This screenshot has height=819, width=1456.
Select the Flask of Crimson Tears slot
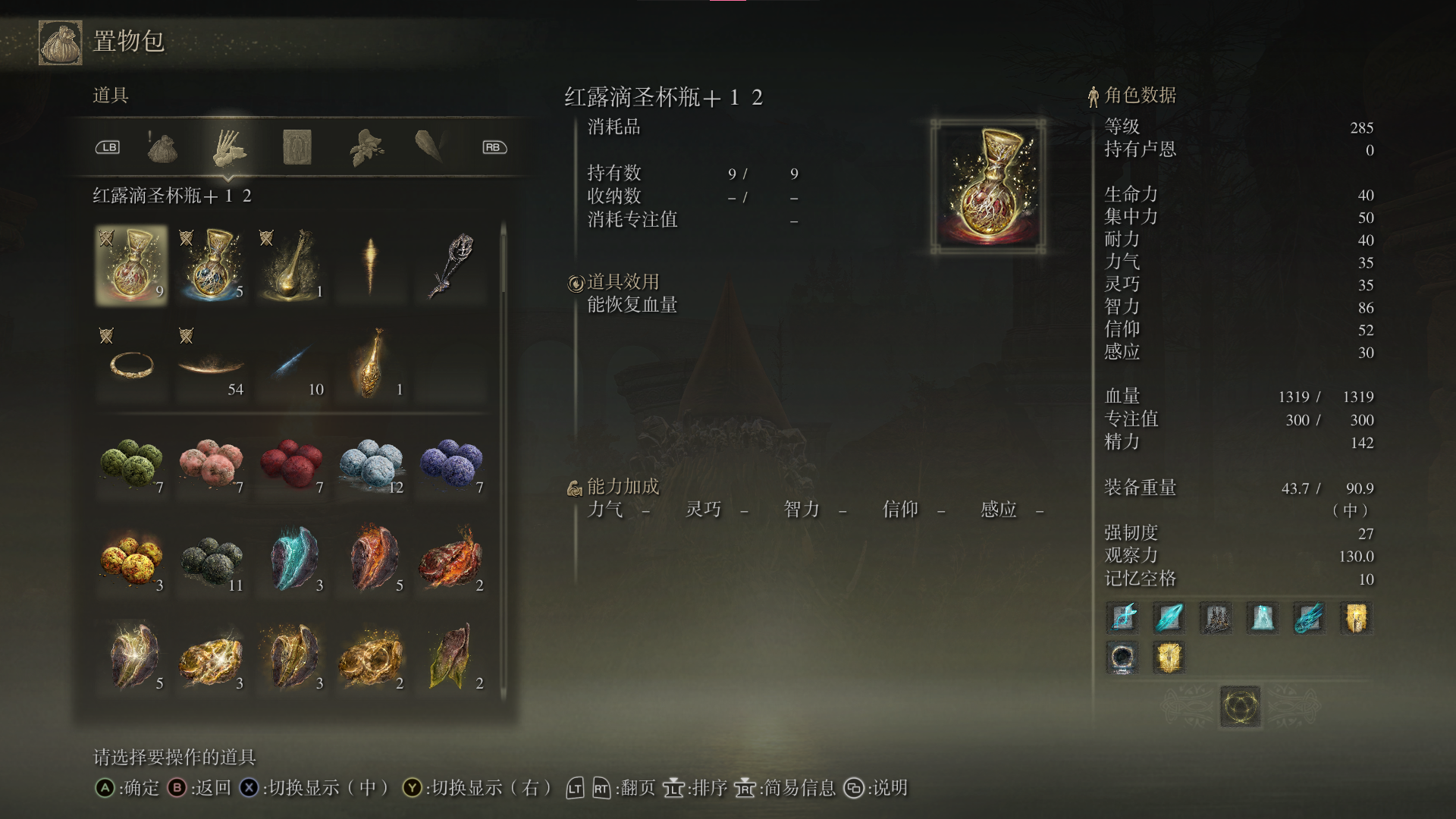(131, 265)
